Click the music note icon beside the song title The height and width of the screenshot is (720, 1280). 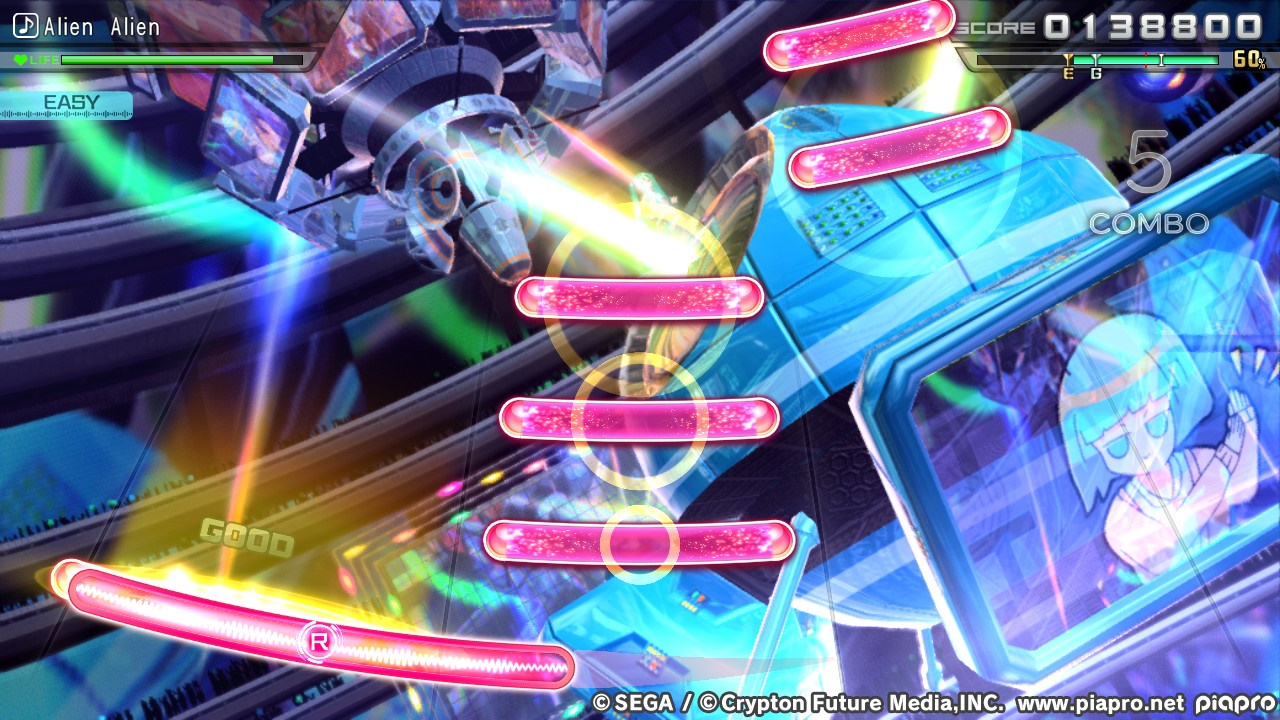point(26,27)
